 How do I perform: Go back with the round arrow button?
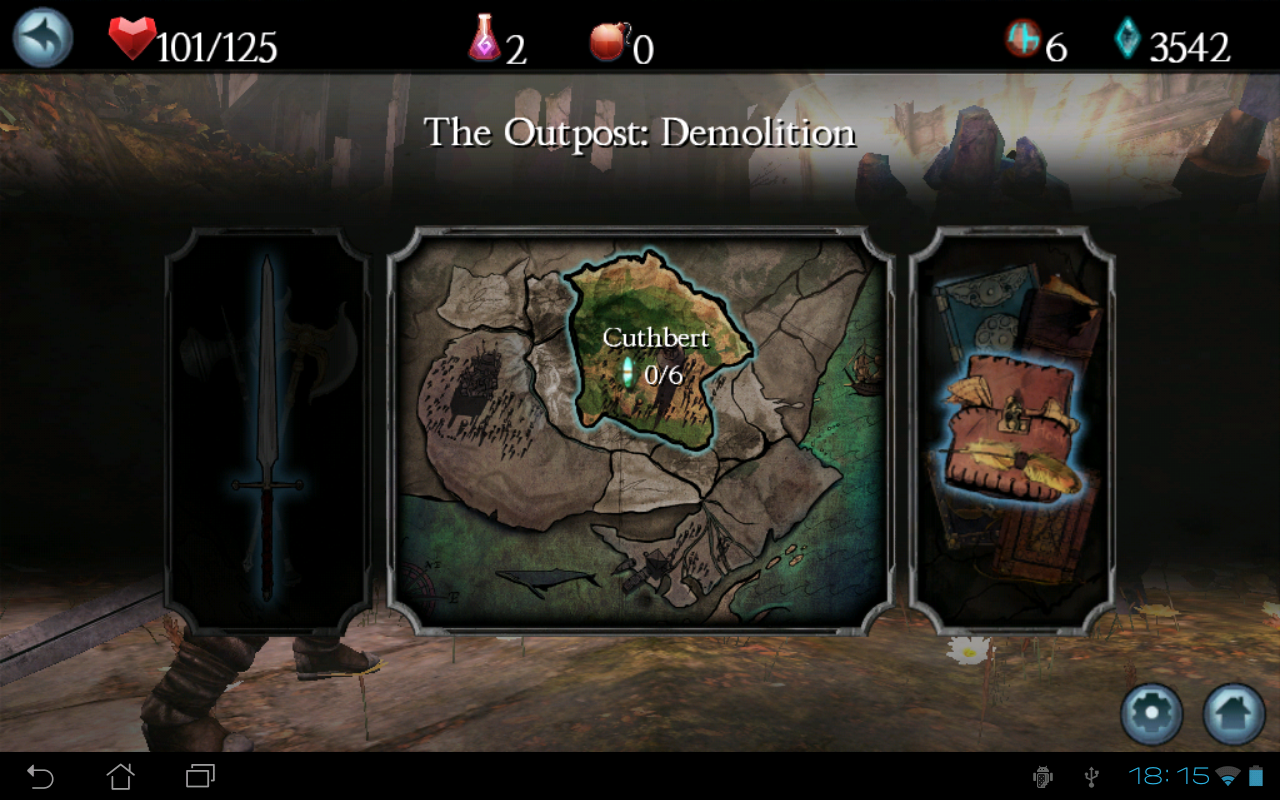[43, 38]
